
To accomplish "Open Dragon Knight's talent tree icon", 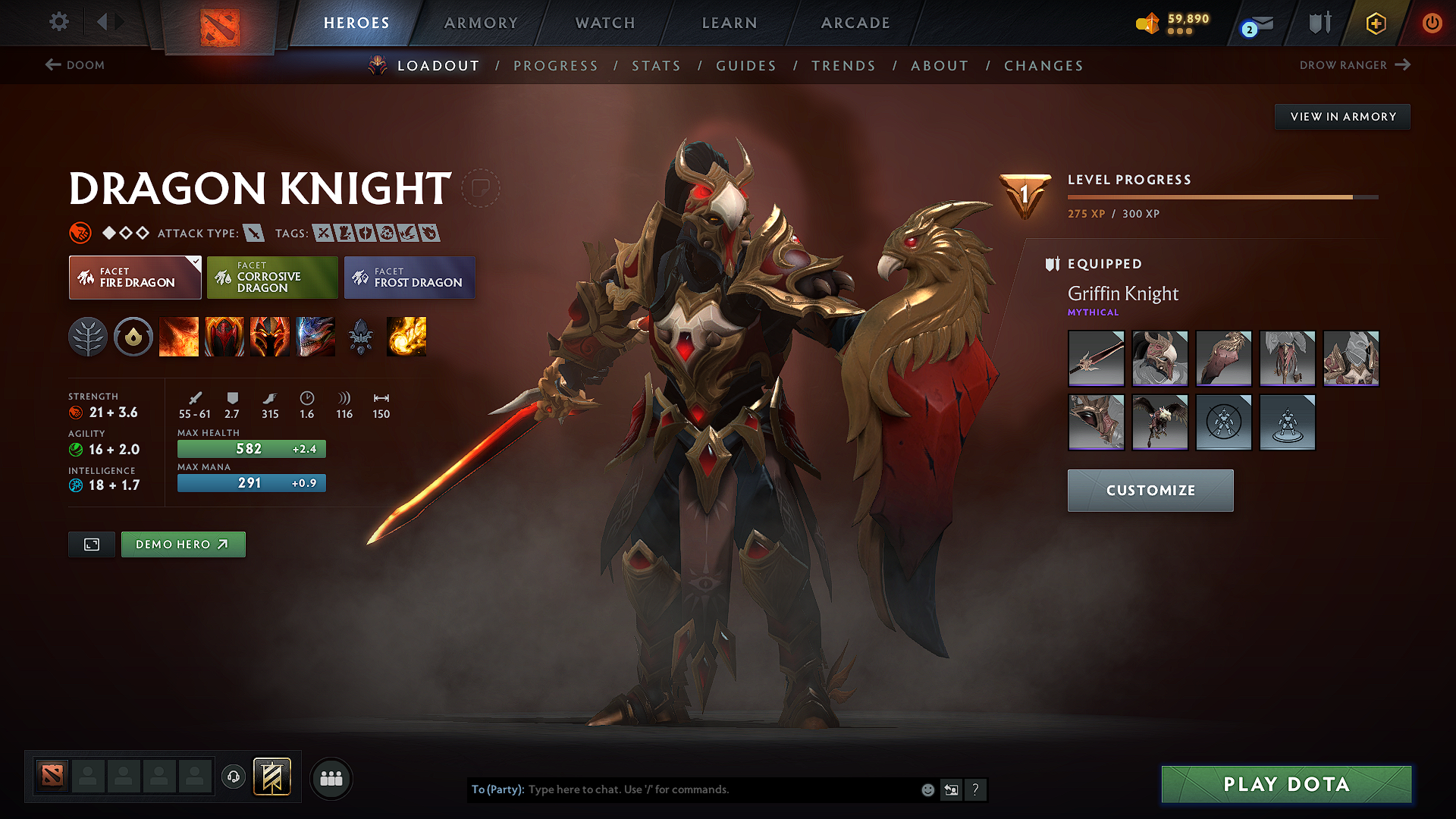I will point(88,337).
